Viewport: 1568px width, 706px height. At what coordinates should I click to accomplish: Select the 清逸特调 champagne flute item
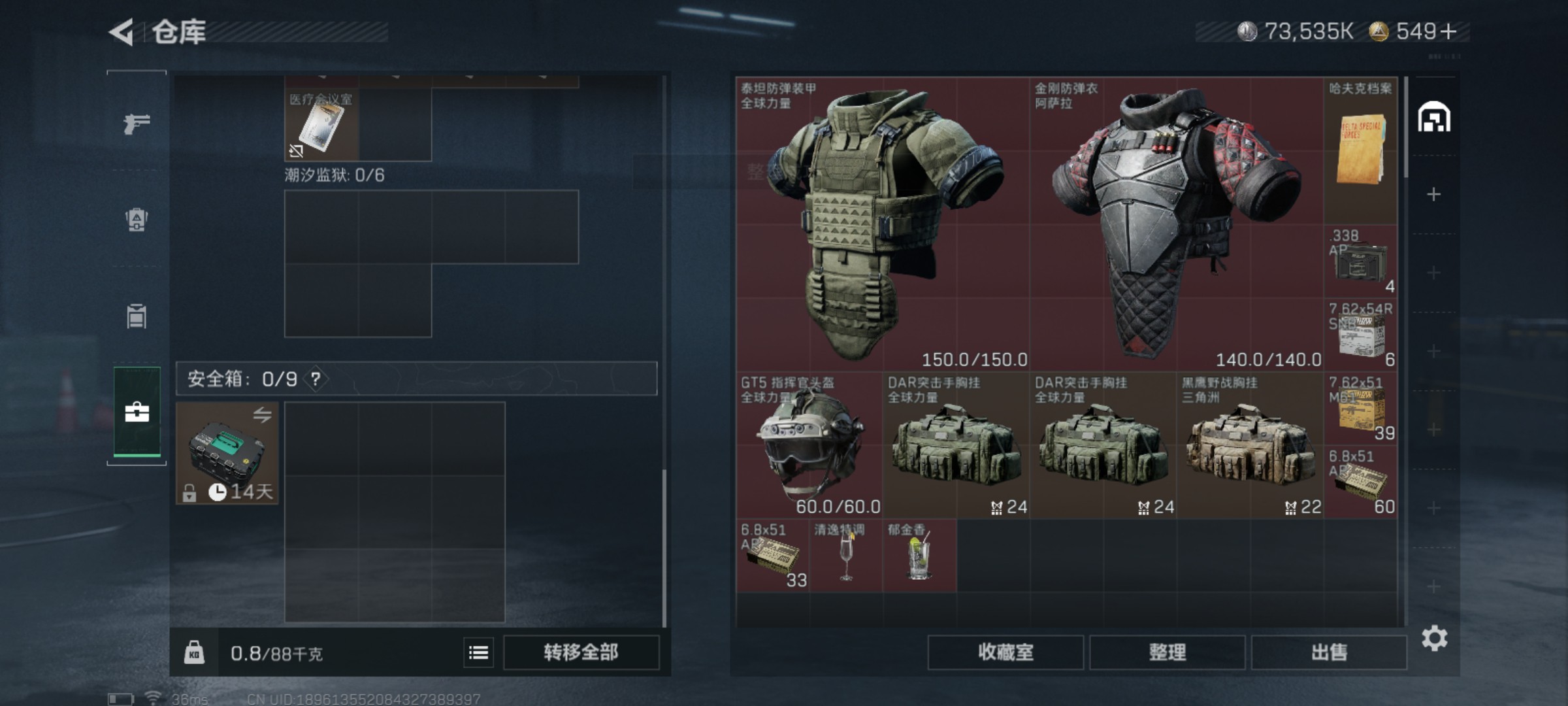[x=846, y=556]
